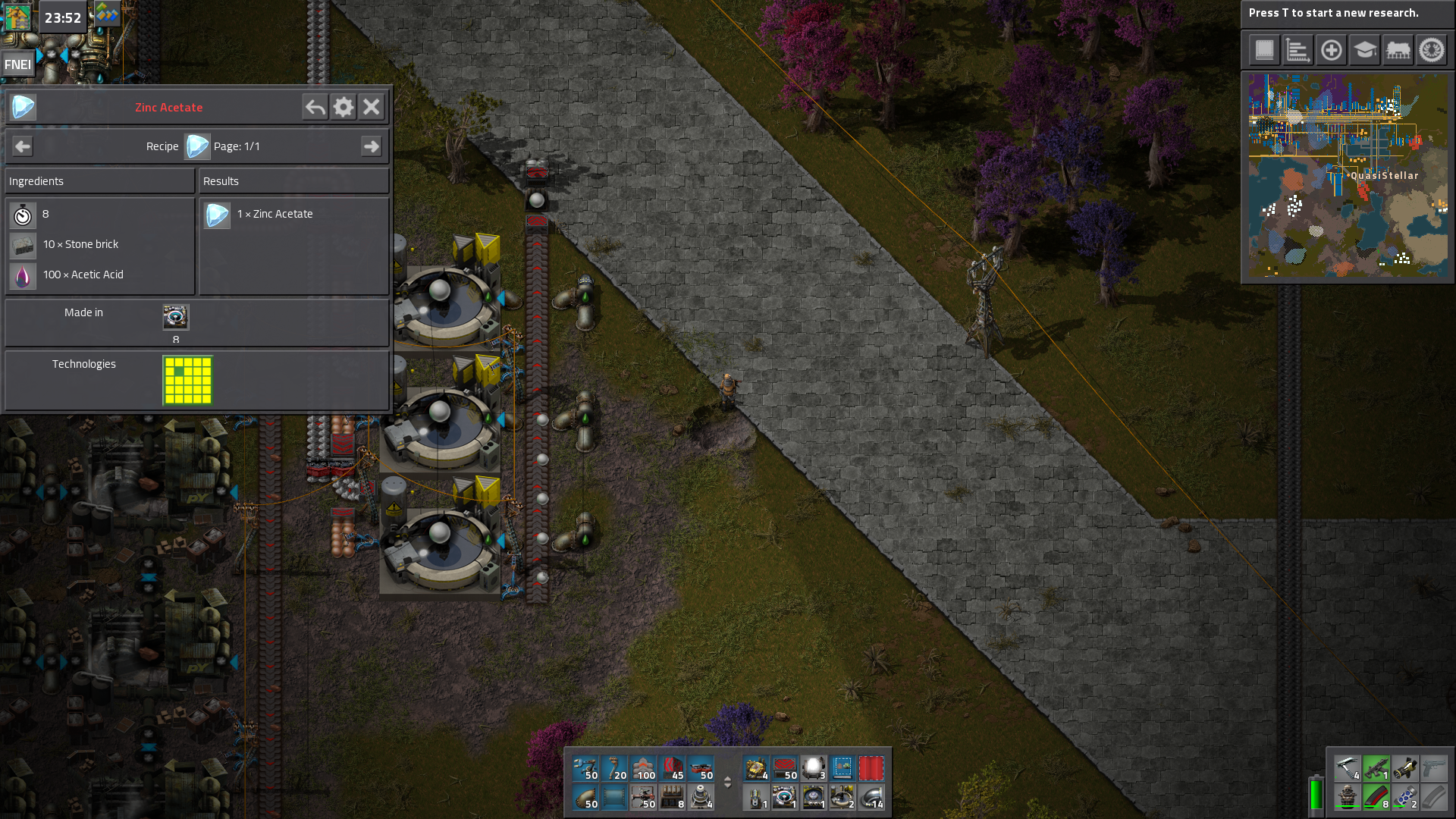Open the trains overview button
1456x819 pixels.
1398,51
